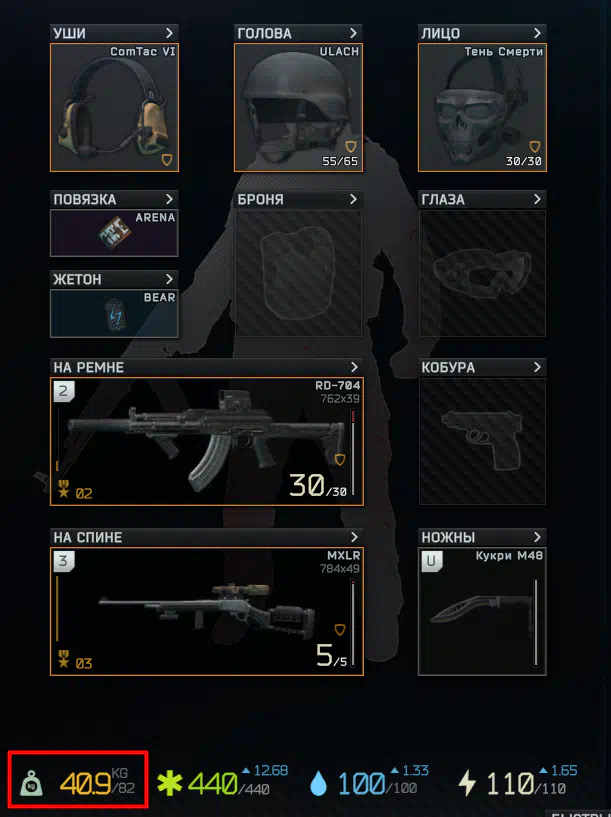Image resolution: width=611 pixels, height=817 pixels.
Task: Expand the НОЖНЫ header arrow
Action: (x=537, y=538)
